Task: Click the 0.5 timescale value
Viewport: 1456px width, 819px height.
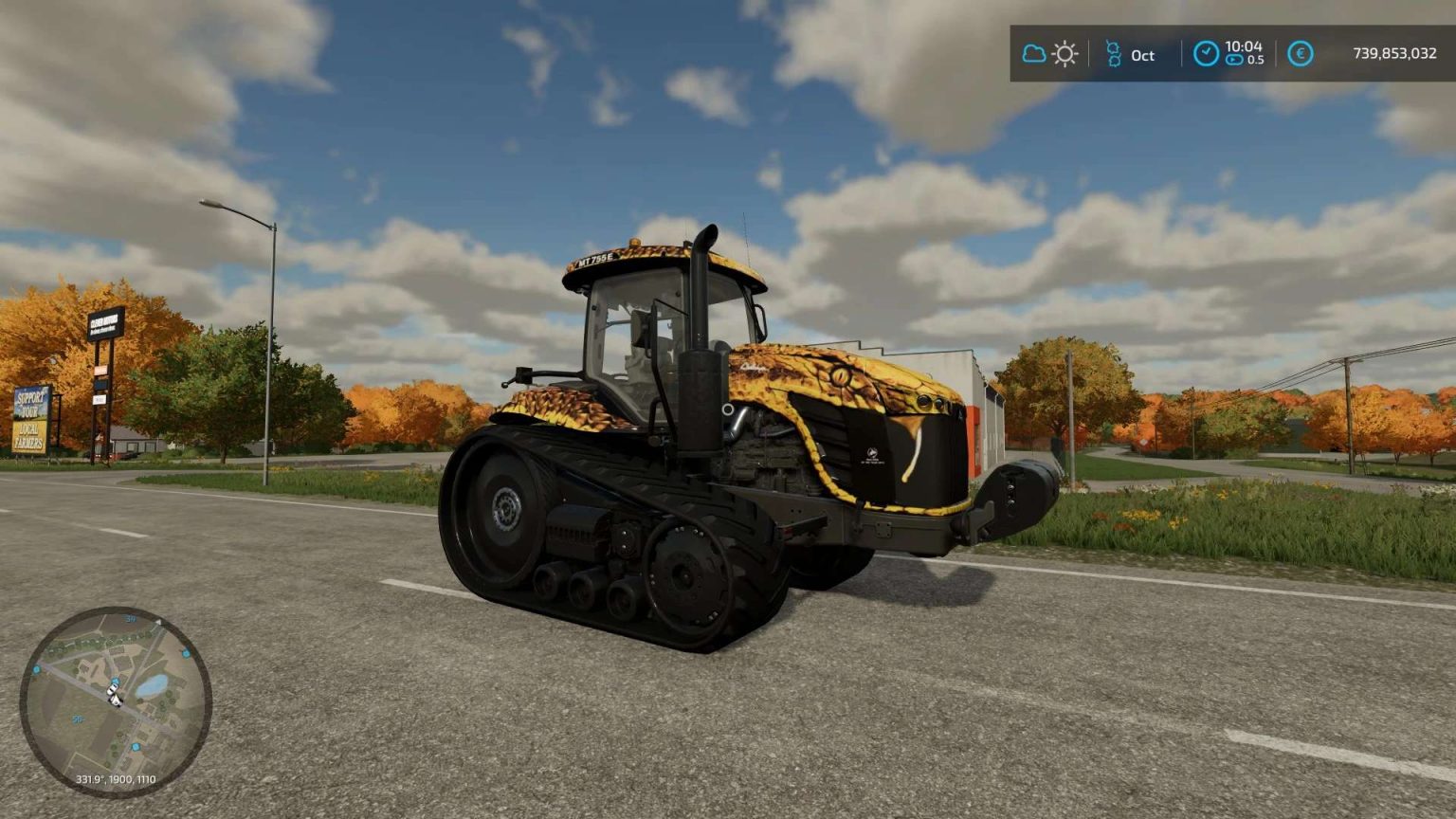Action: (1257, 60)
